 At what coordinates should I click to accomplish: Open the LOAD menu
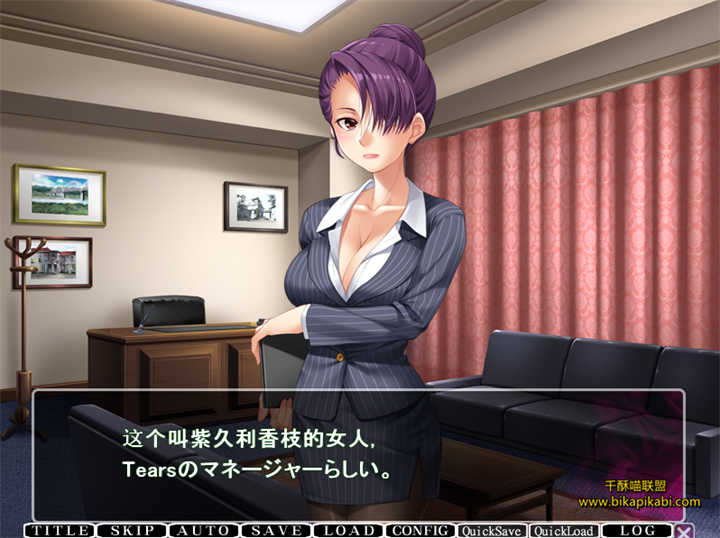(348, 530)
